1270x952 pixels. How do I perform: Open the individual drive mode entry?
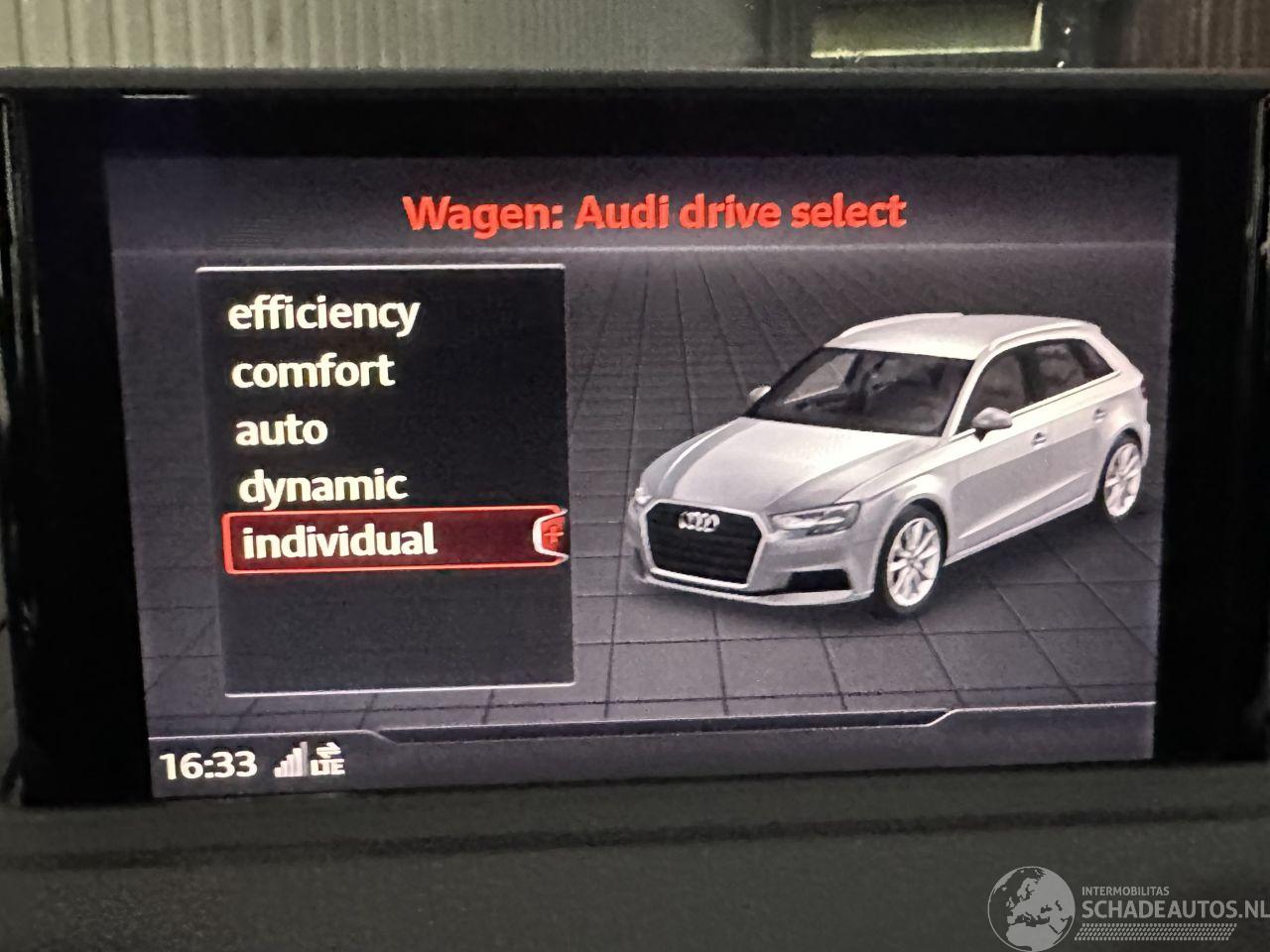(x=339, y=541)
